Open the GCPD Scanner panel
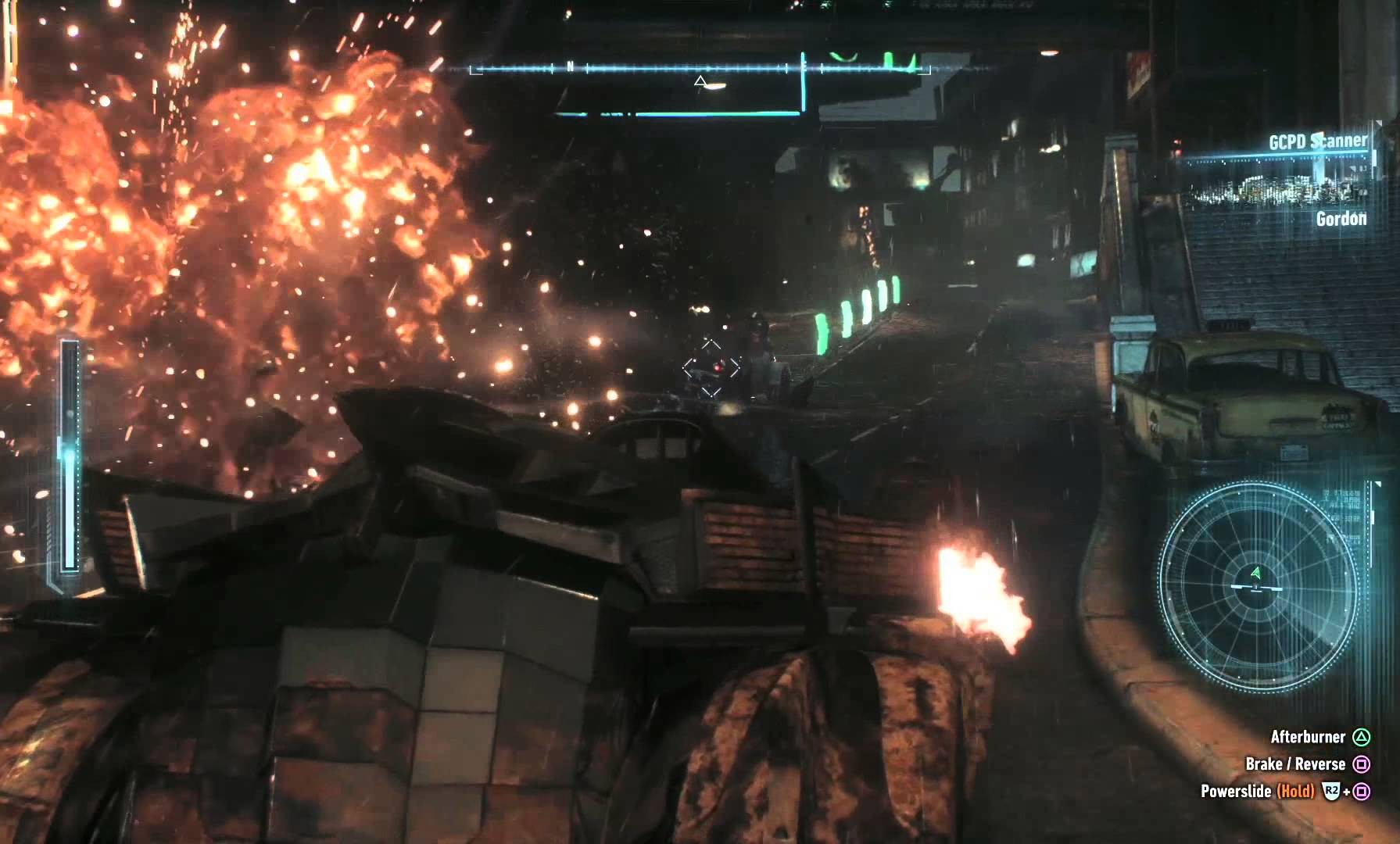This screenshot has height=844, width=1400. pyautogui.click(x=1317, y=142)
